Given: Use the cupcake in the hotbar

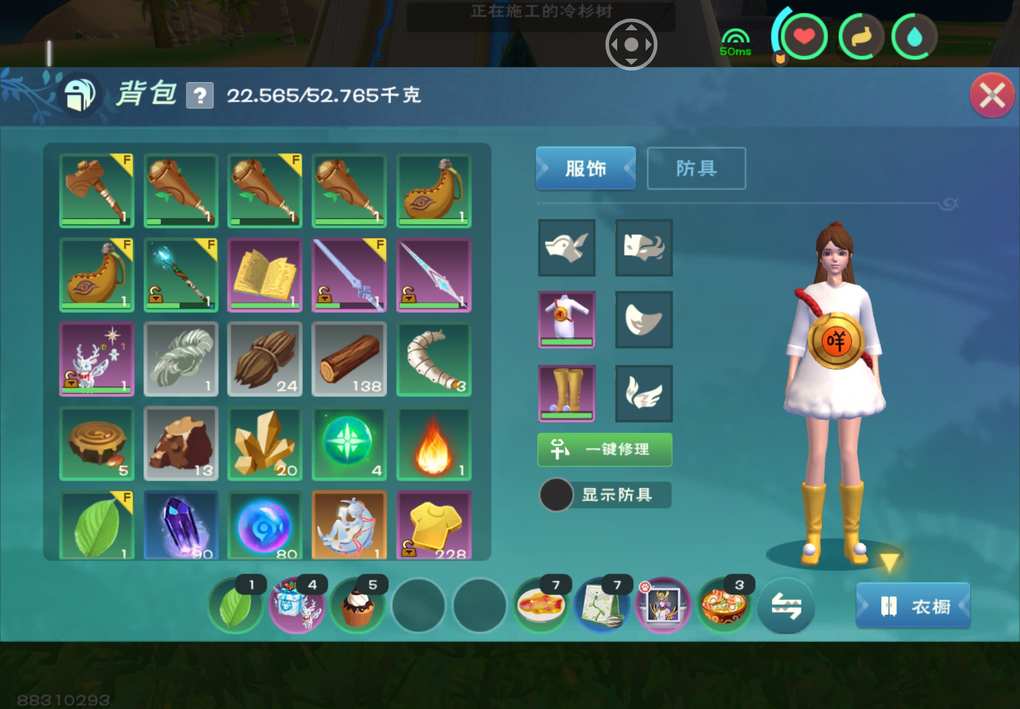Looking at the screenshot, I should click(357, 606).
